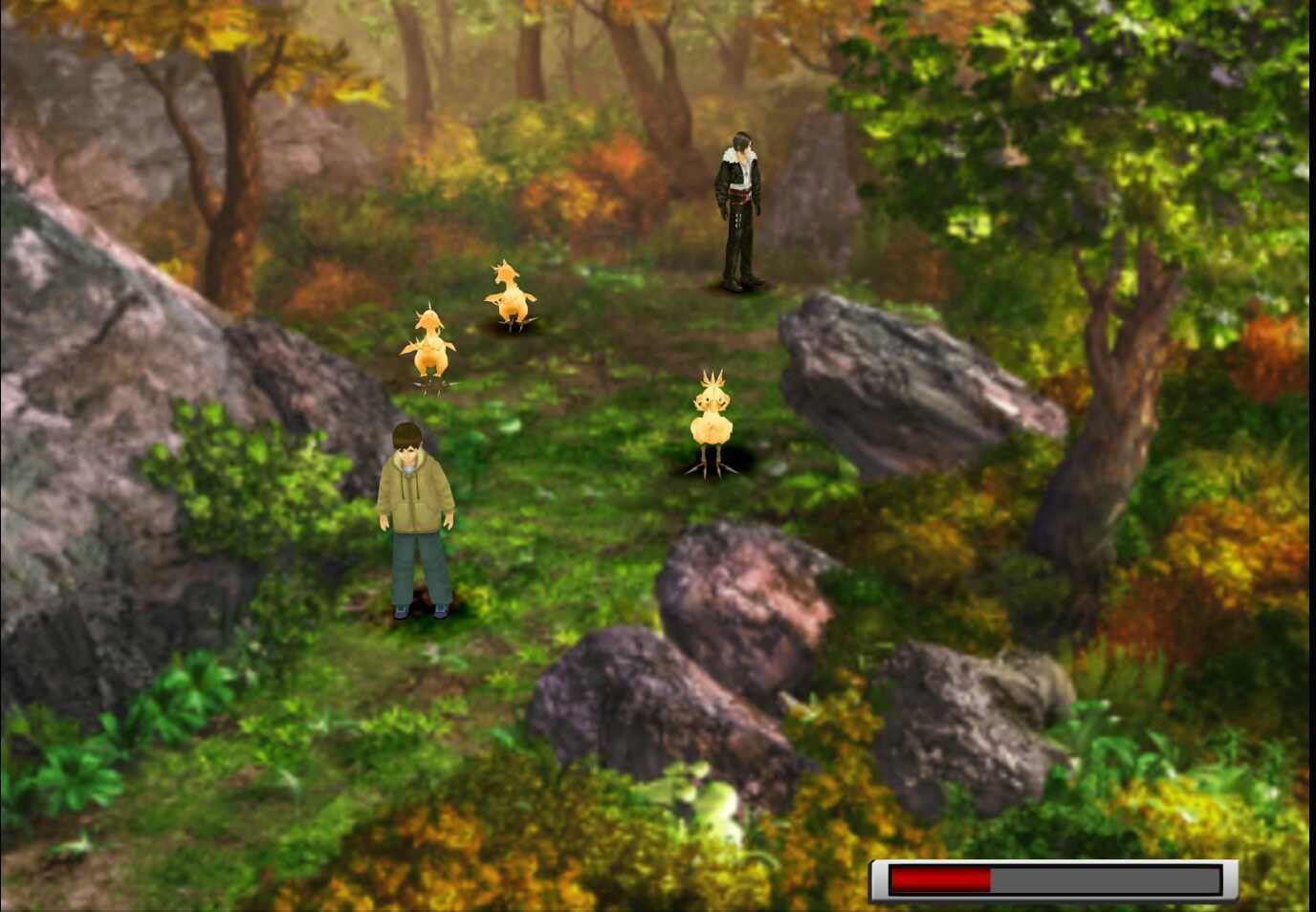Select the upper chicobo near the clearing center

point(510,296)
